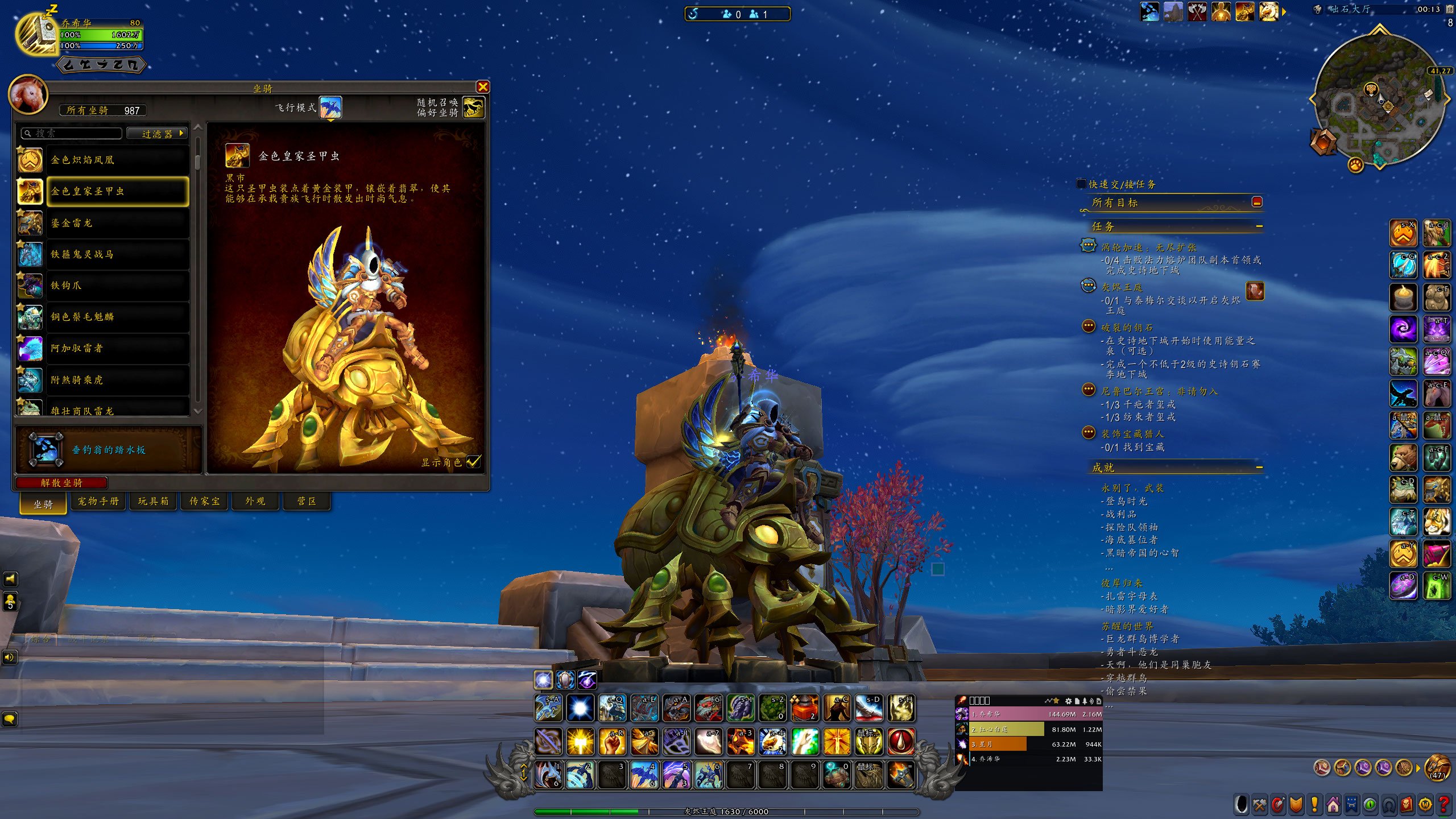Open the 营区 tab
1456x819 pixels.
click(x=307, y=501)
